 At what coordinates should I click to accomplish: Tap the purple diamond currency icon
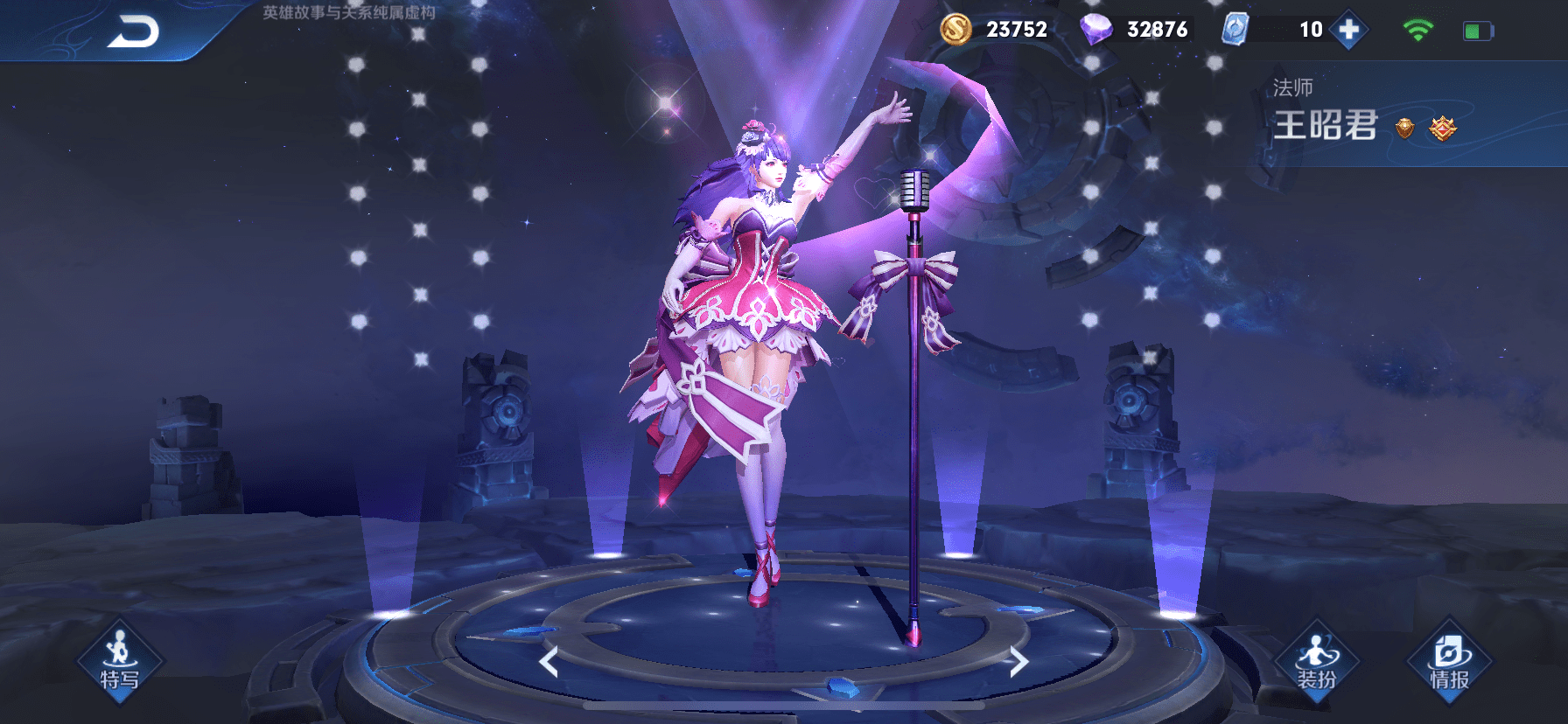1095,29
